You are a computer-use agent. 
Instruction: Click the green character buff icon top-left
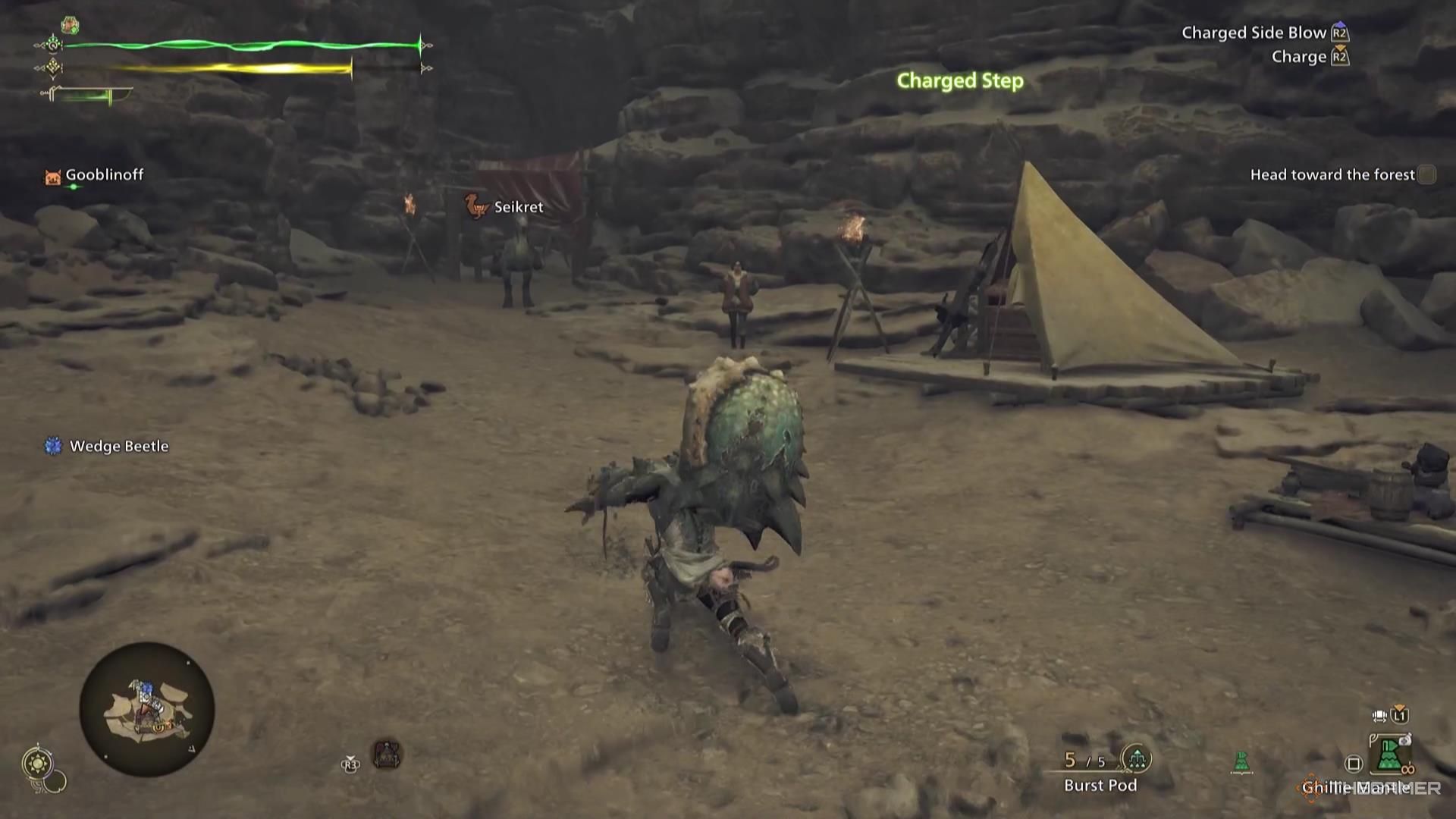(x=70, y=24)
